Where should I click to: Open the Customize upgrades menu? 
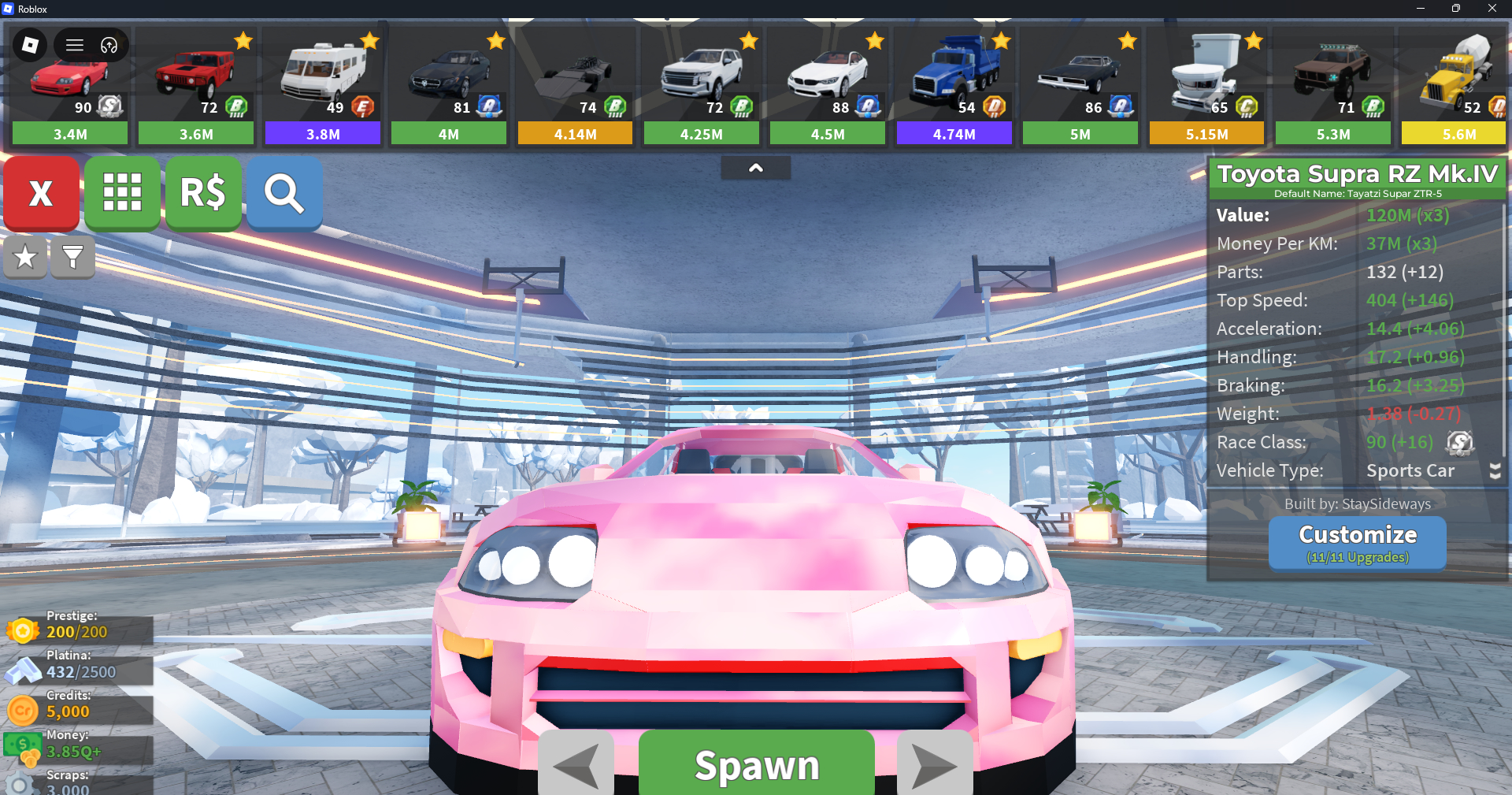tap(1357, 543)
